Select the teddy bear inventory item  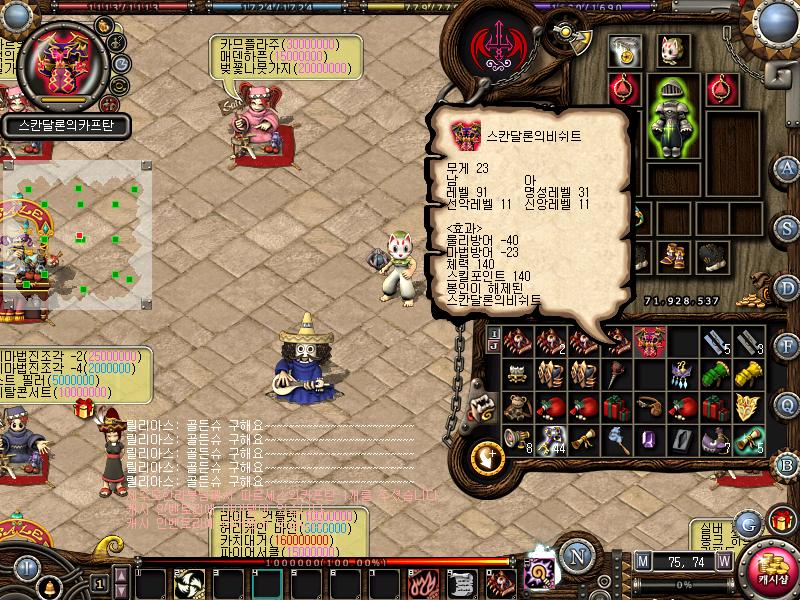pyautogui.click(x=516, y=407)
